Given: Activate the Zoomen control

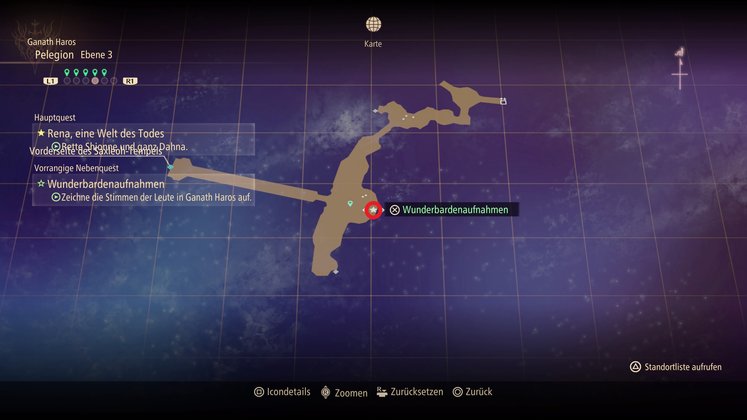Looking at the screenshot, I should click(344, 392).
